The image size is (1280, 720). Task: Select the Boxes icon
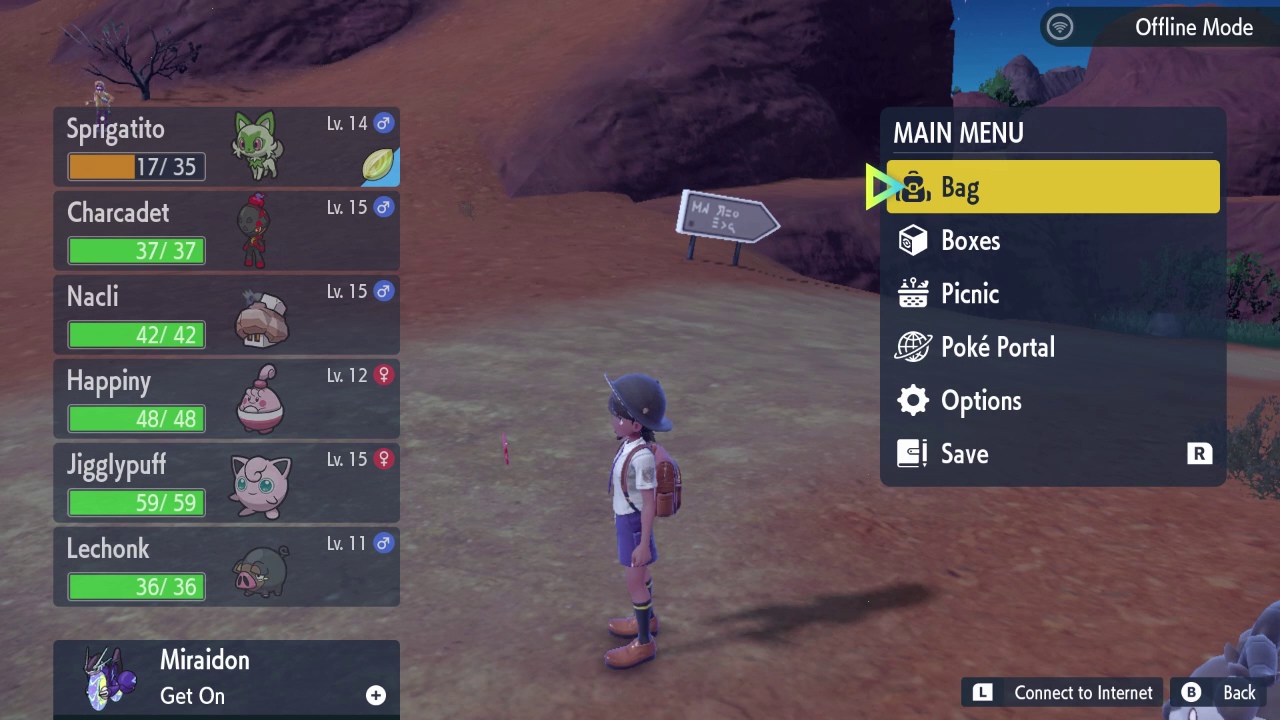point(913,240)
